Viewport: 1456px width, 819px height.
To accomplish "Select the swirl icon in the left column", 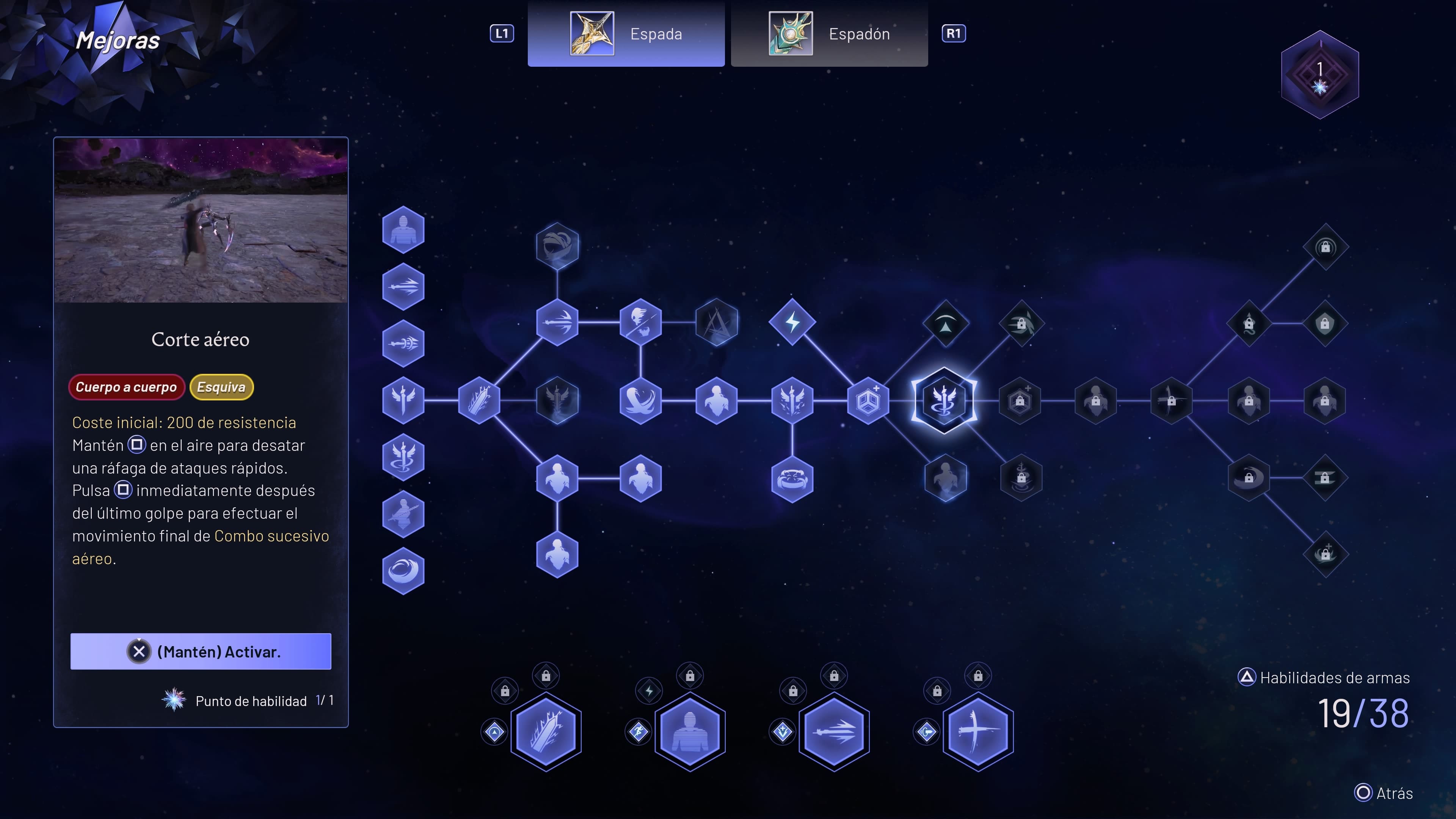I will coord(403,570).
